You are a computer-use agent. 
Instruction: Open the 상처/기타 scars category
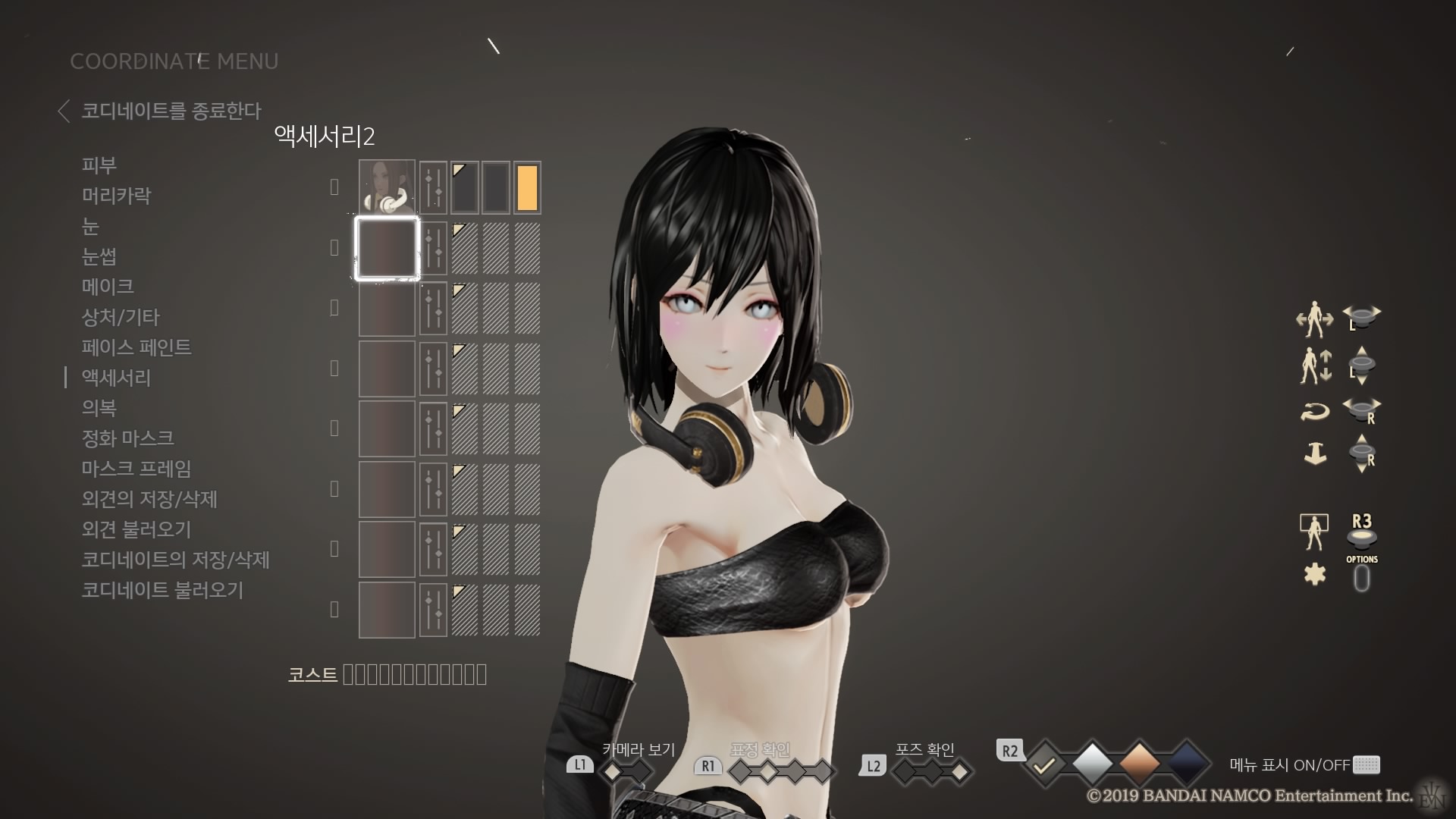coord(121,317)
